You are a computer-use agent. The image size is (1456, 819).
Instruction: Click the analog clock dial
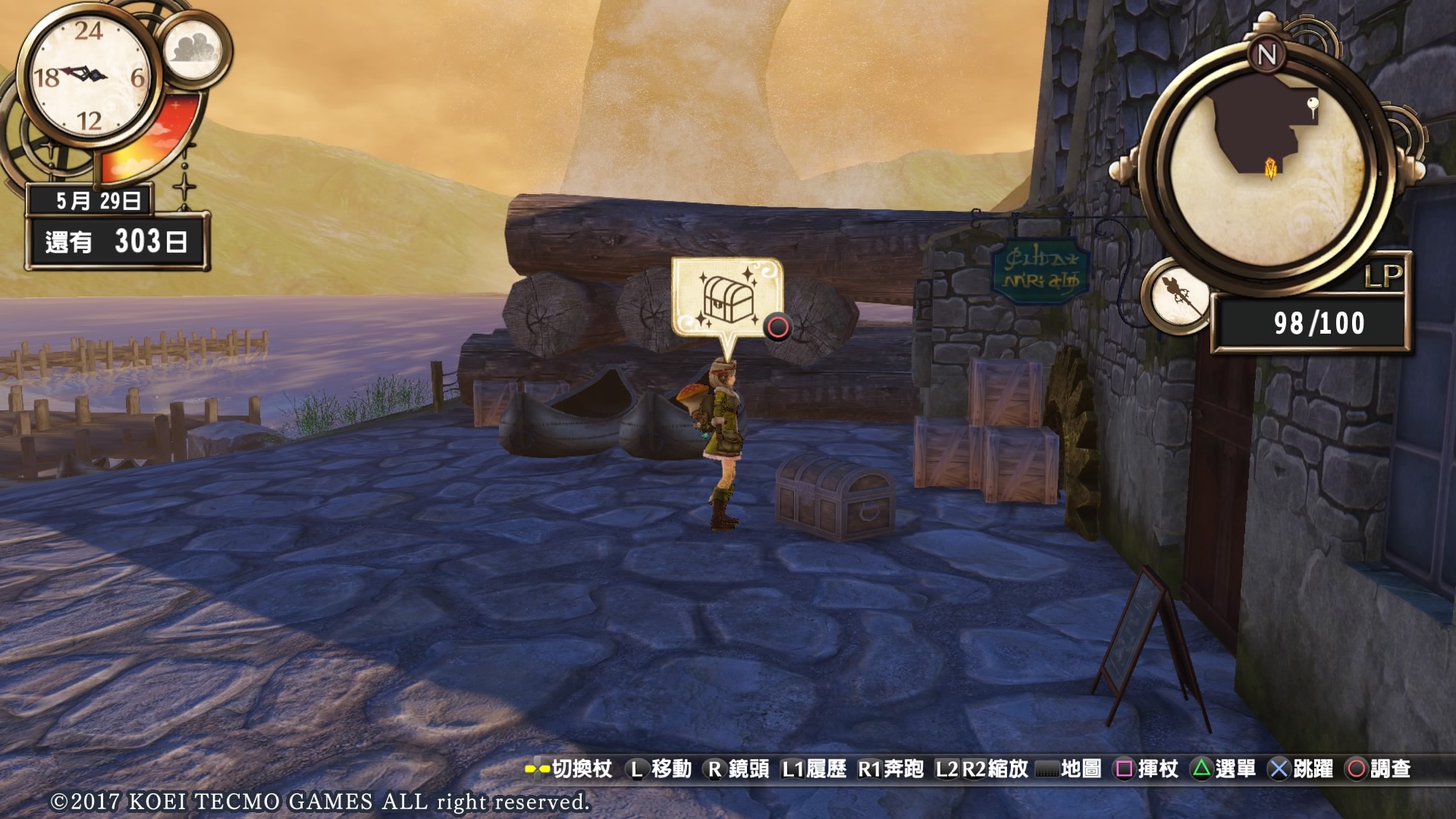(x=89, y=76)
